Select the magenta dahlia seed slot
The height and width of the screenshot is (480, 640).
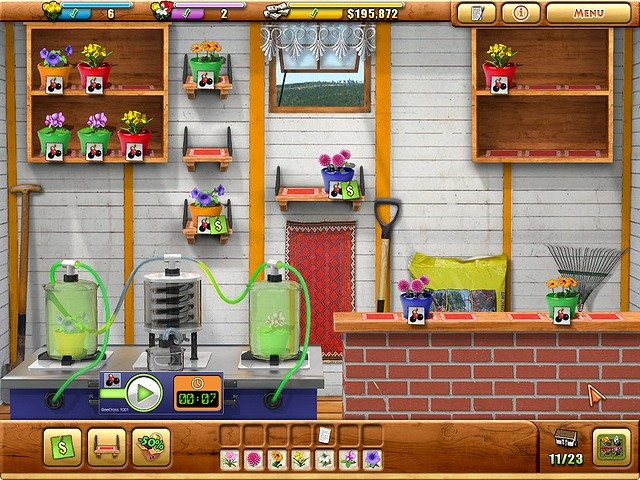253,459
